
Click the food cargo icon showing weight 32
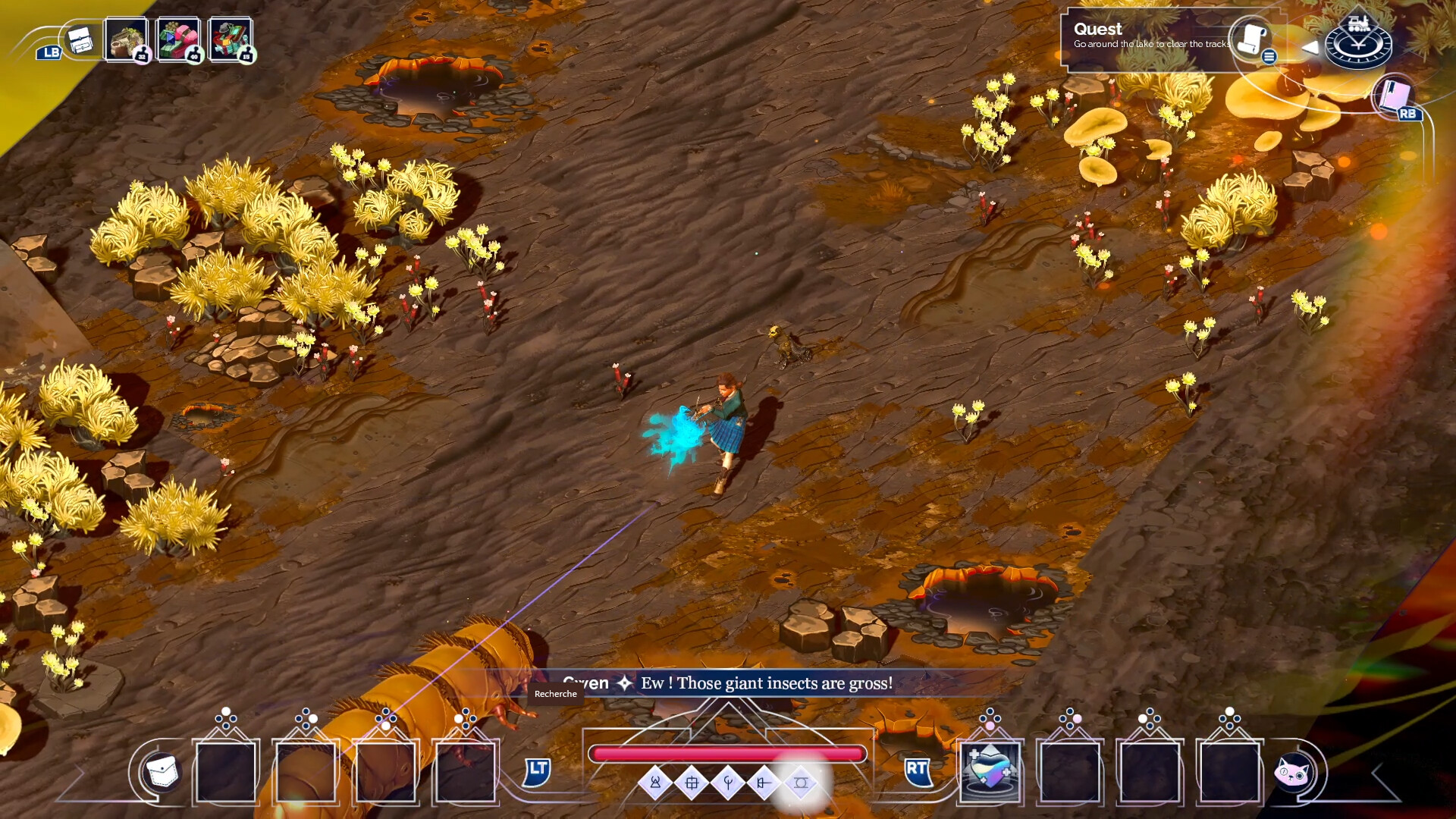click(126, 38)
